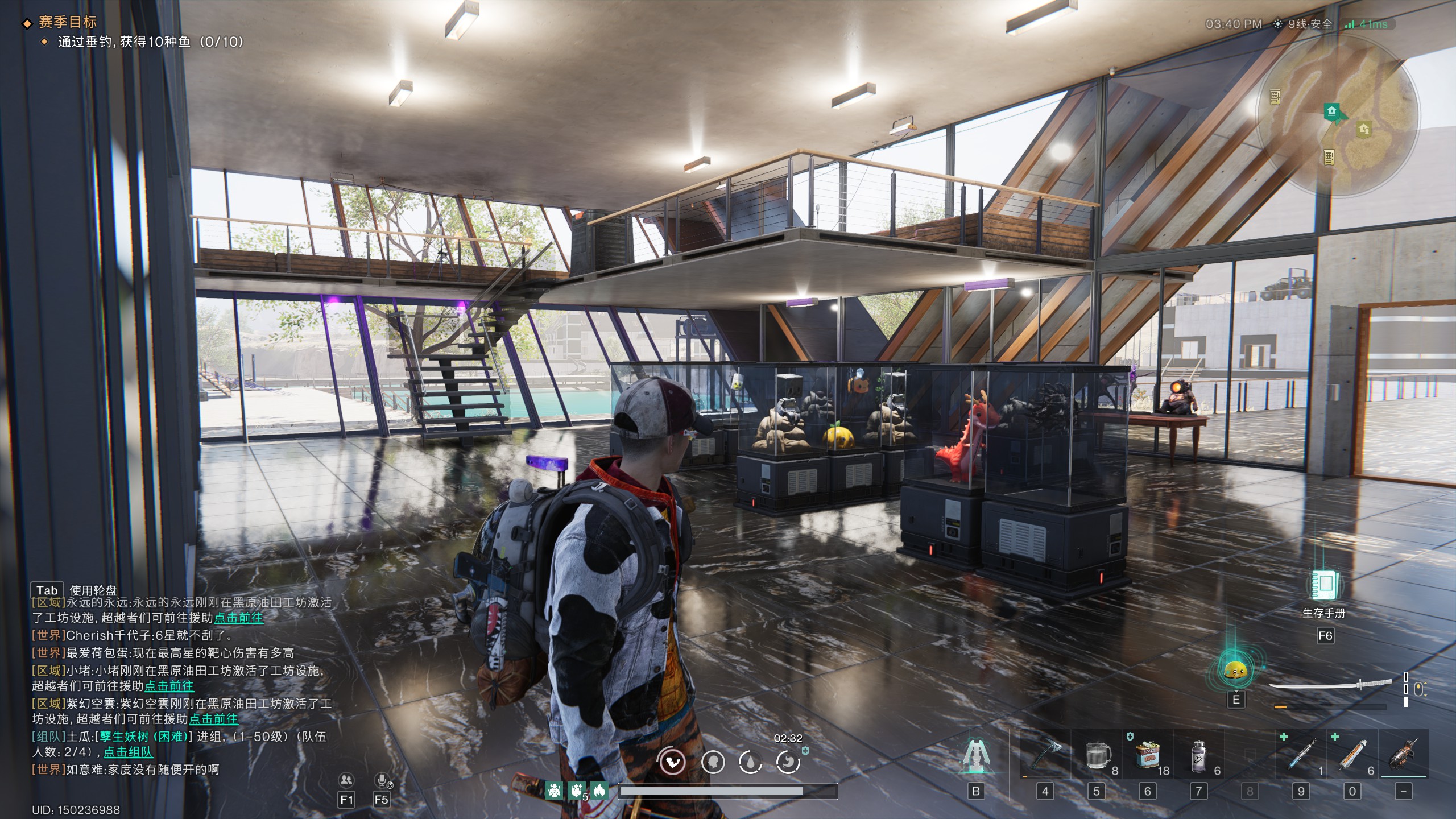The height and width of the screenshot is (819, 1456).
Task: Open the 生存手册 survival handbook icon
Action: coord(1323,585)
